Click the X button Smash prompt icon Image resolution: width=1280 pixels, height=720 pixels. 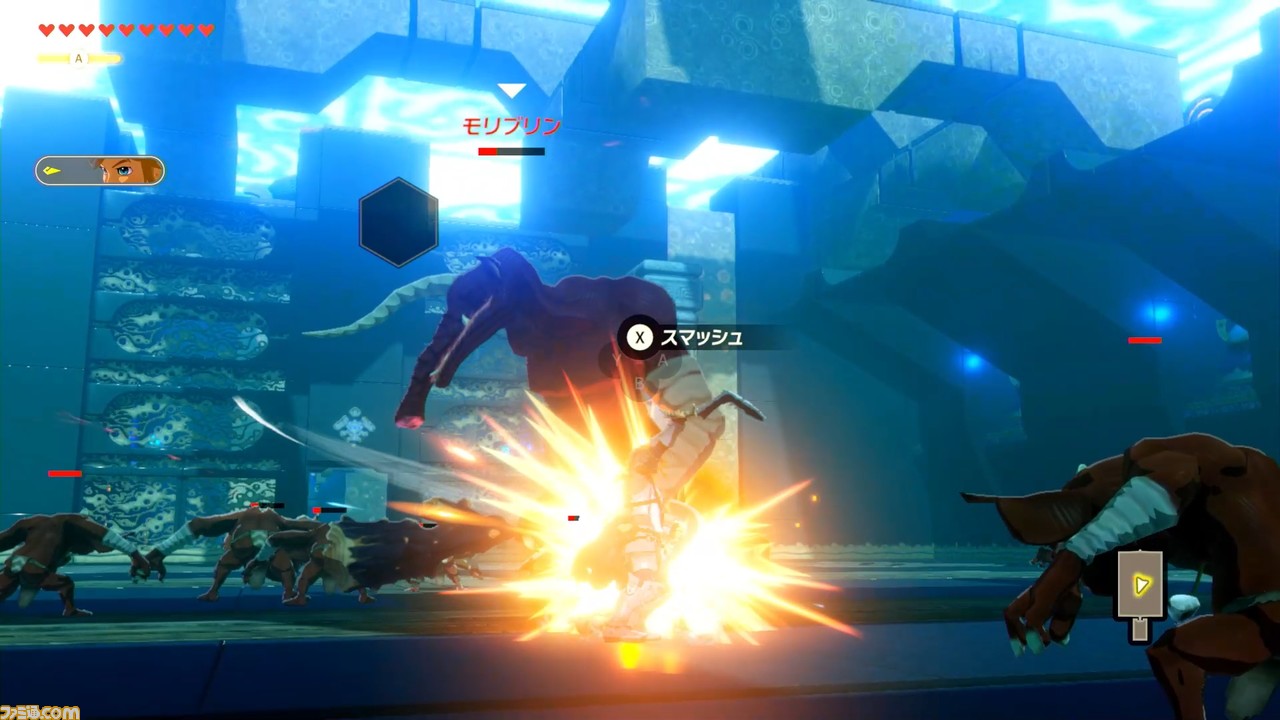[x=639, y=338]
